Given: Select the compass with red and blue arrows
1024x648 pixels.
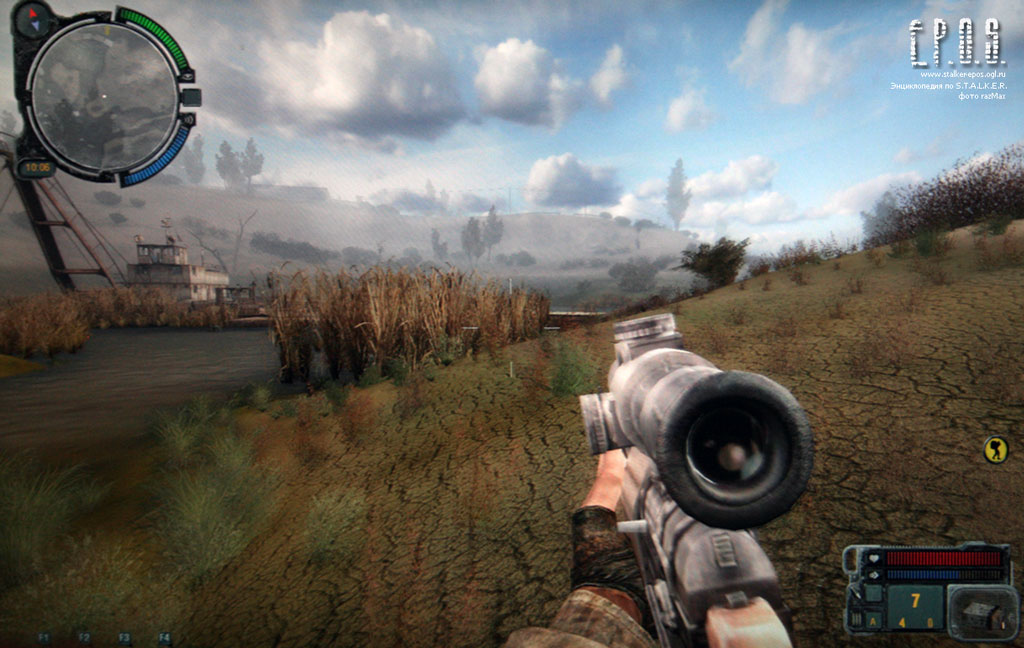Looking at the screenshot, I should [x=38, y=16].
